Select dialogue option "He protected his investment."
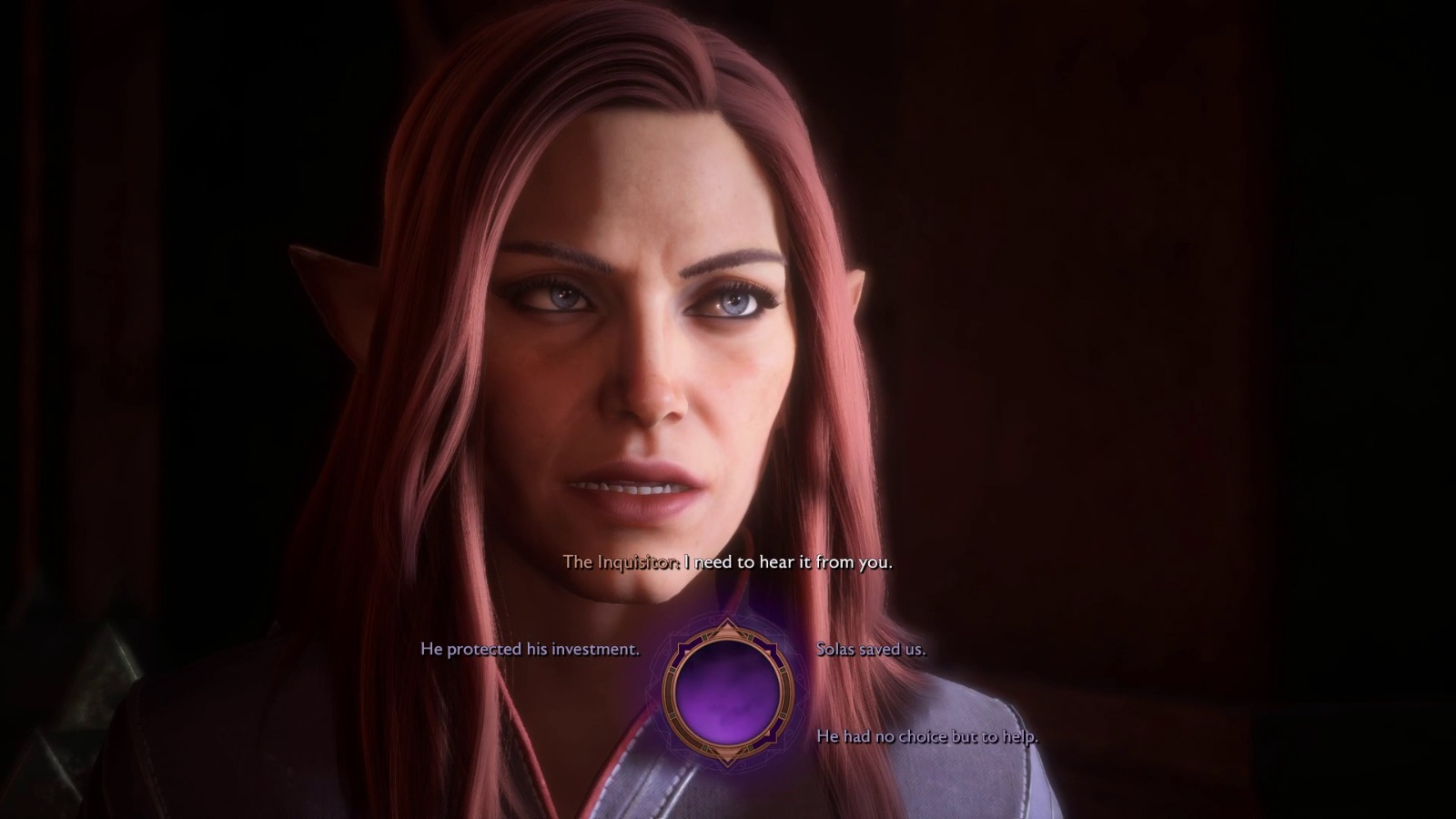 click(531, 651)
